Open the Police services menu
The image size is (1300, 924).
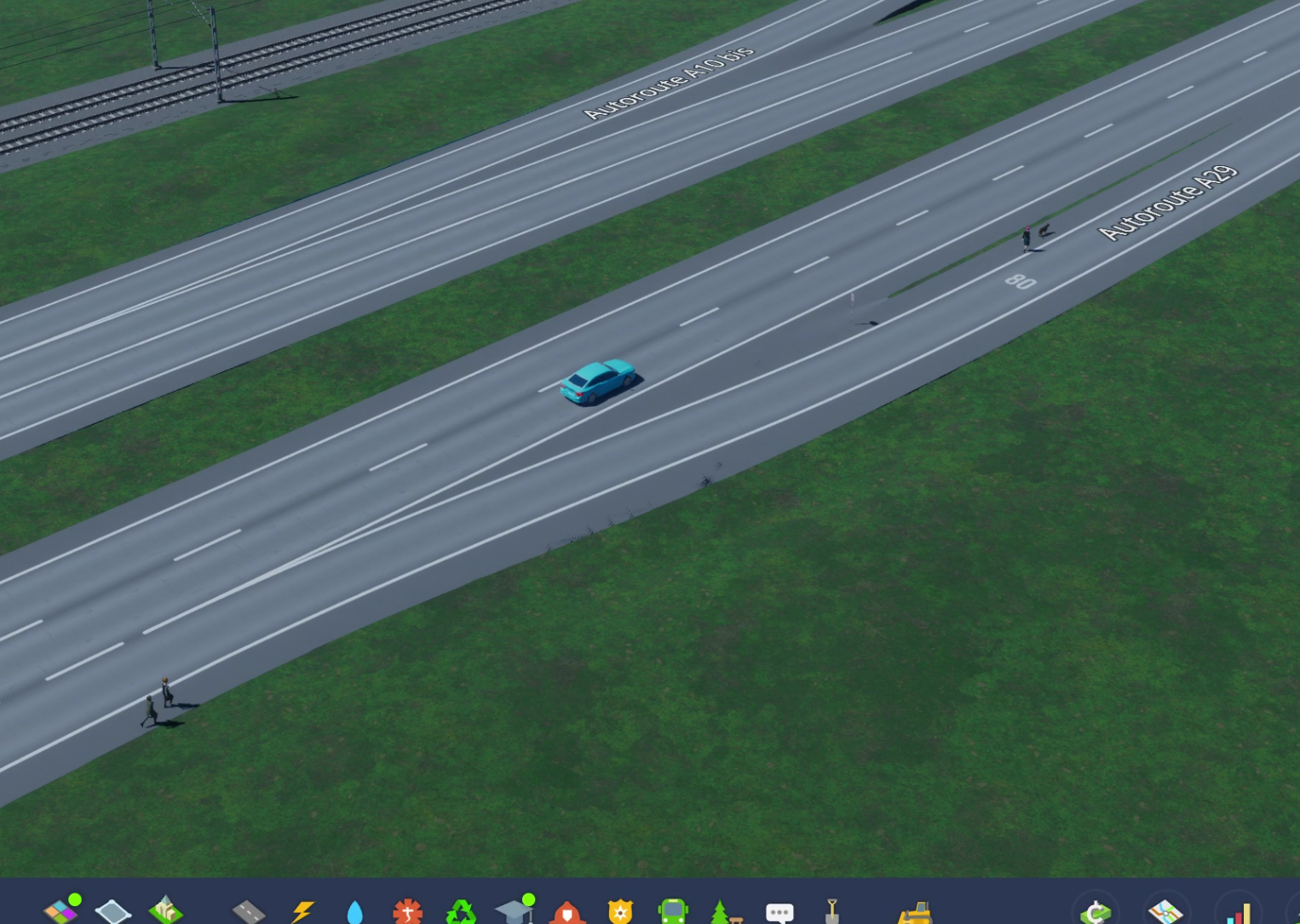[x=620, y=911]
